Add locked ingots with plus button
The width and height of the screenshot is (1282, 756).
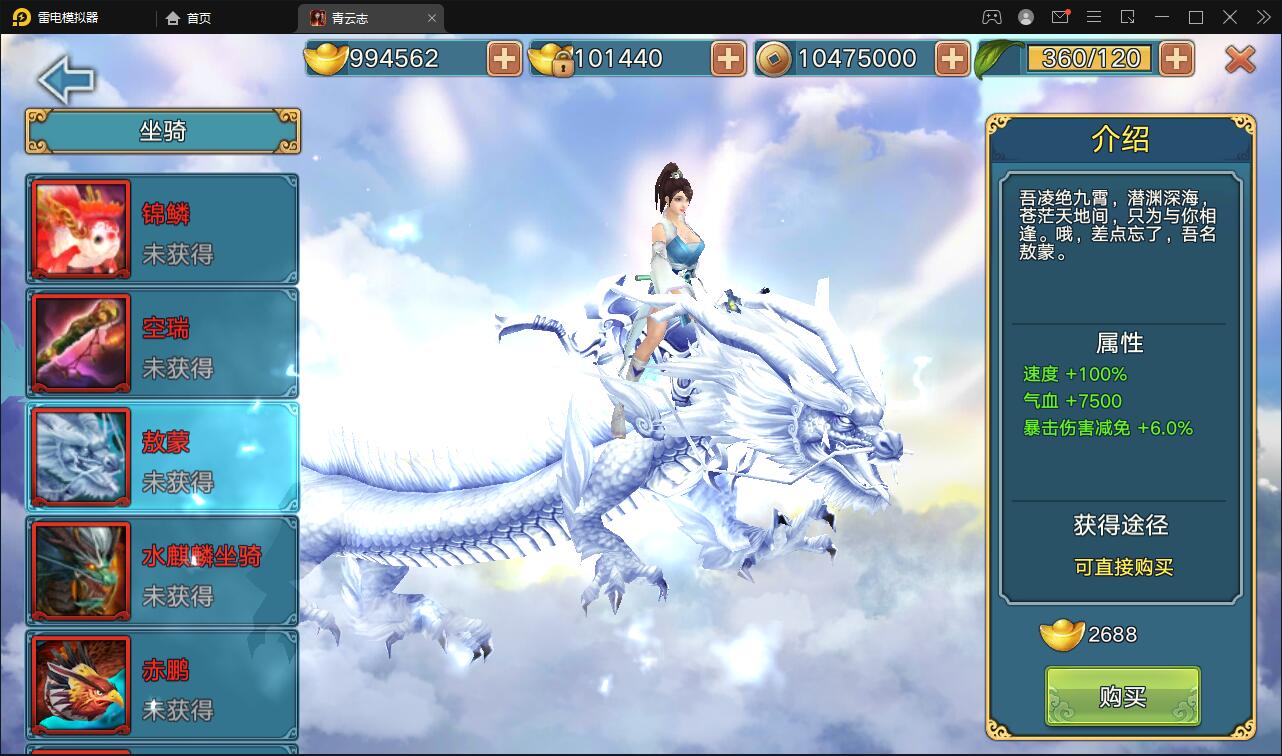(x=728, y=59)
